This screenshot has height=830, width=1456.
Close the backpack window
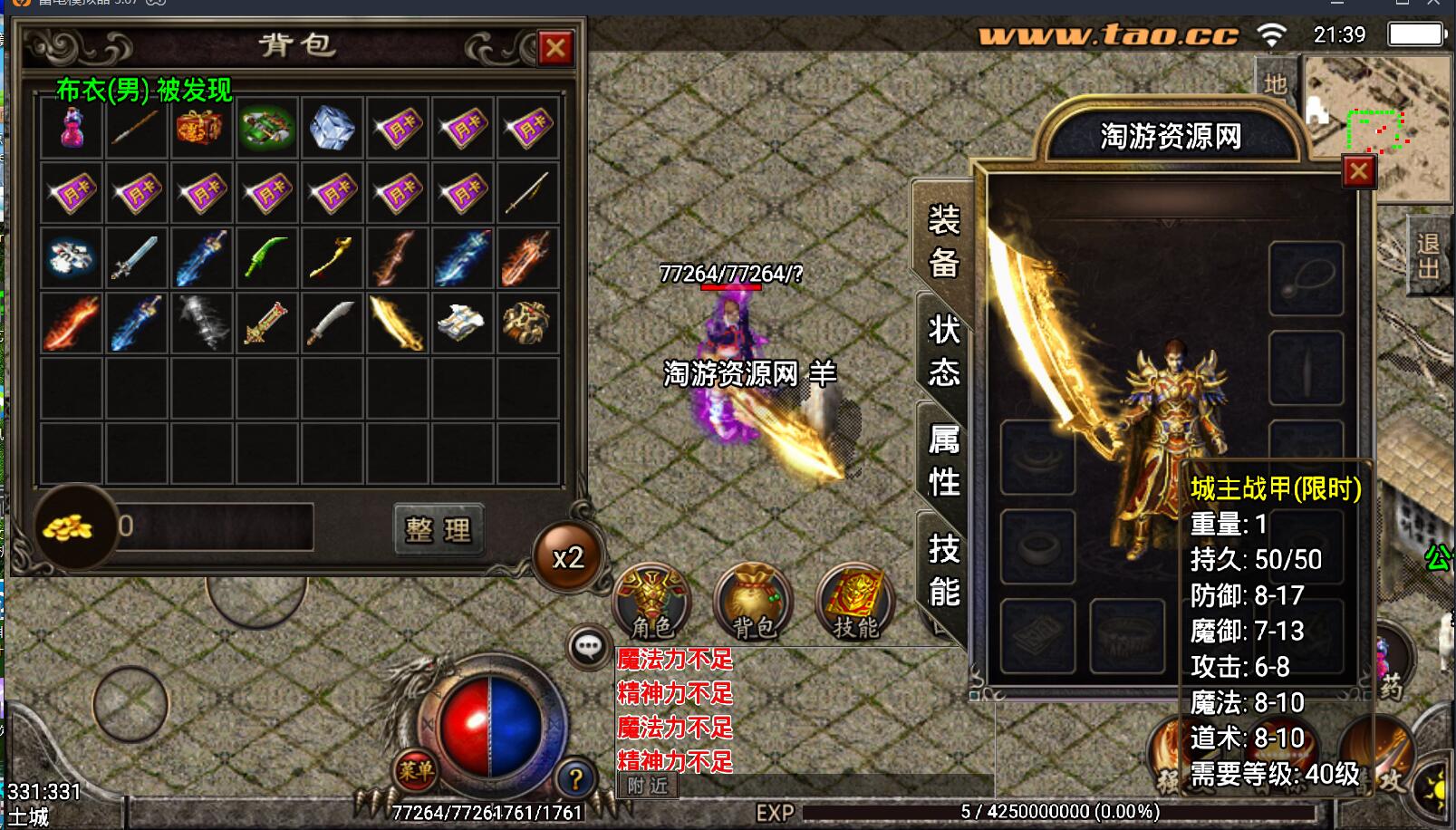click(x=554, y=48)
